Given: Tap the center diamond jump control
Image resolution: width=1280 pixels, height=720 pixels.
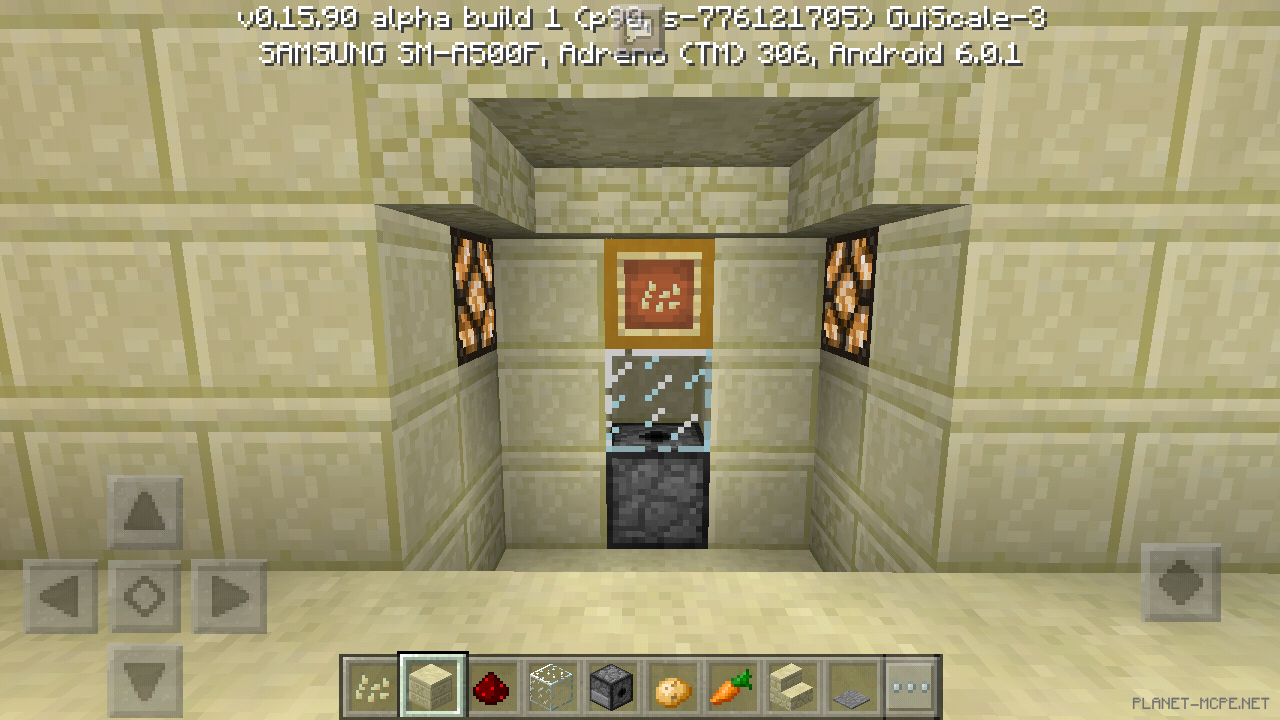Looking at the screenshot, I should click(144, 595).
